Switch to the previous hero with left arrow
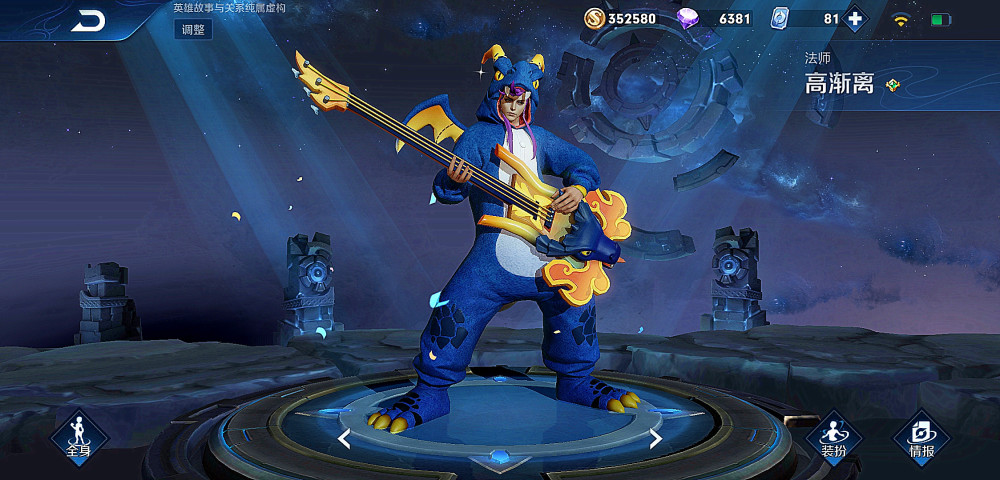This screenshot has width=1000, height=480. pos(344,438)
